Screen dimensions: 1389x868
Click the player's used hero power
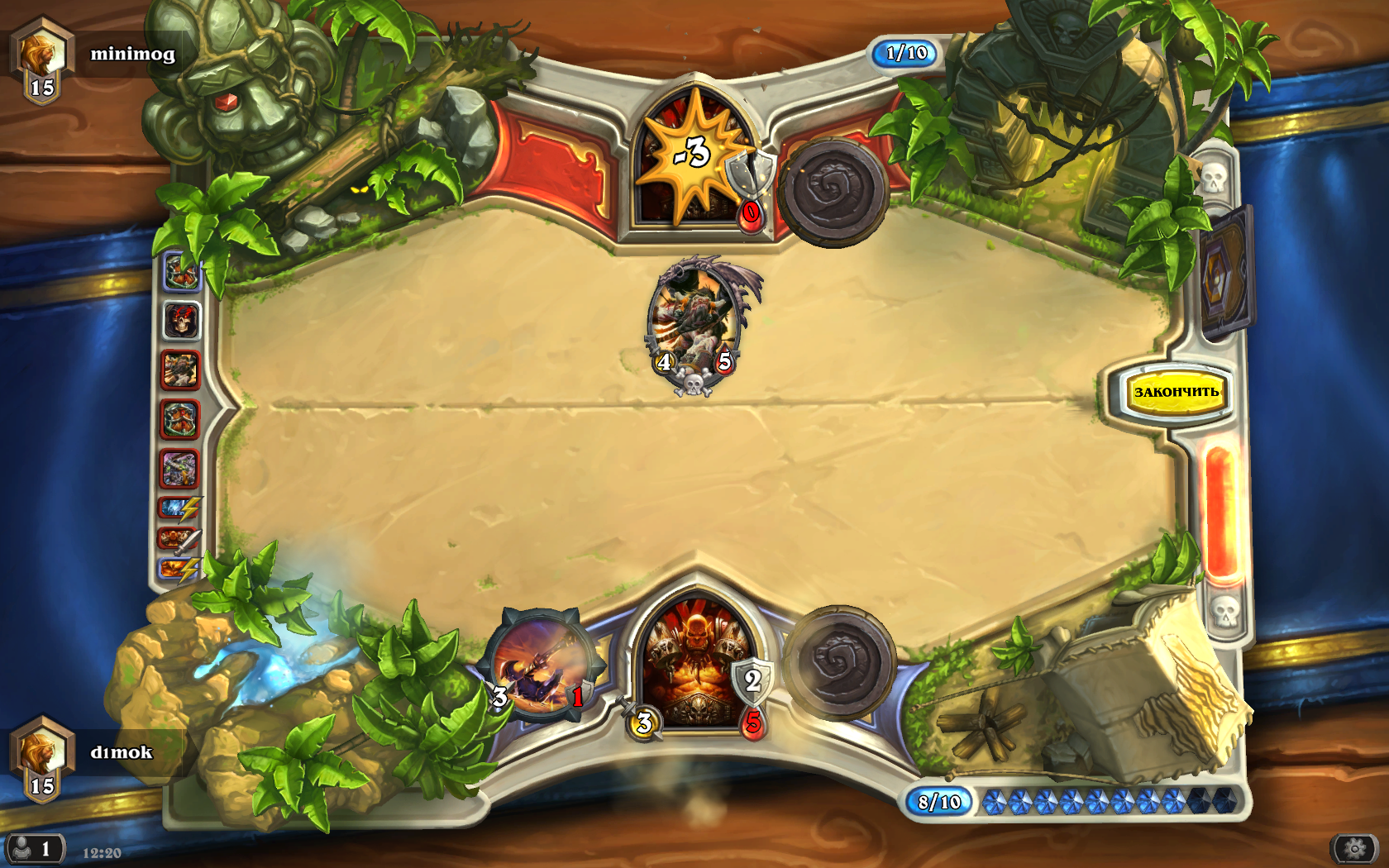(x=838, y=661)
